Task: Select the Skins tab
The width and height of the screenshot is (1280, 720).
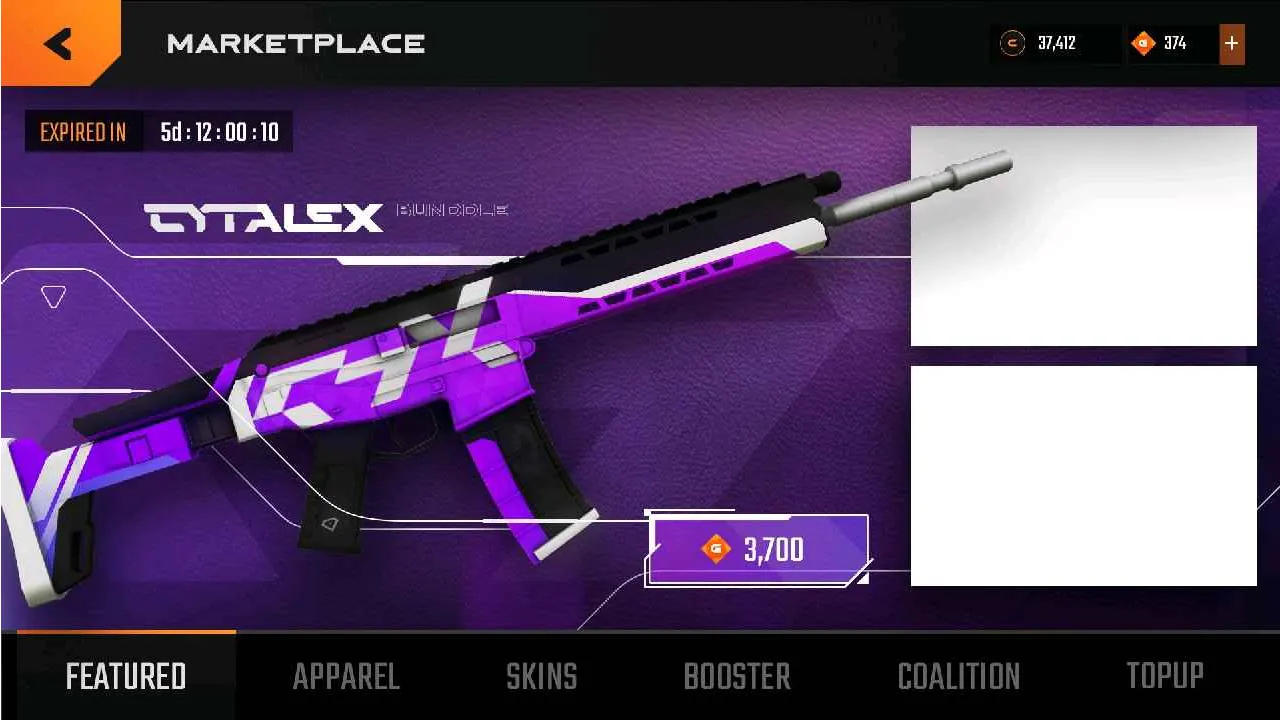Action: click(541, 677)
